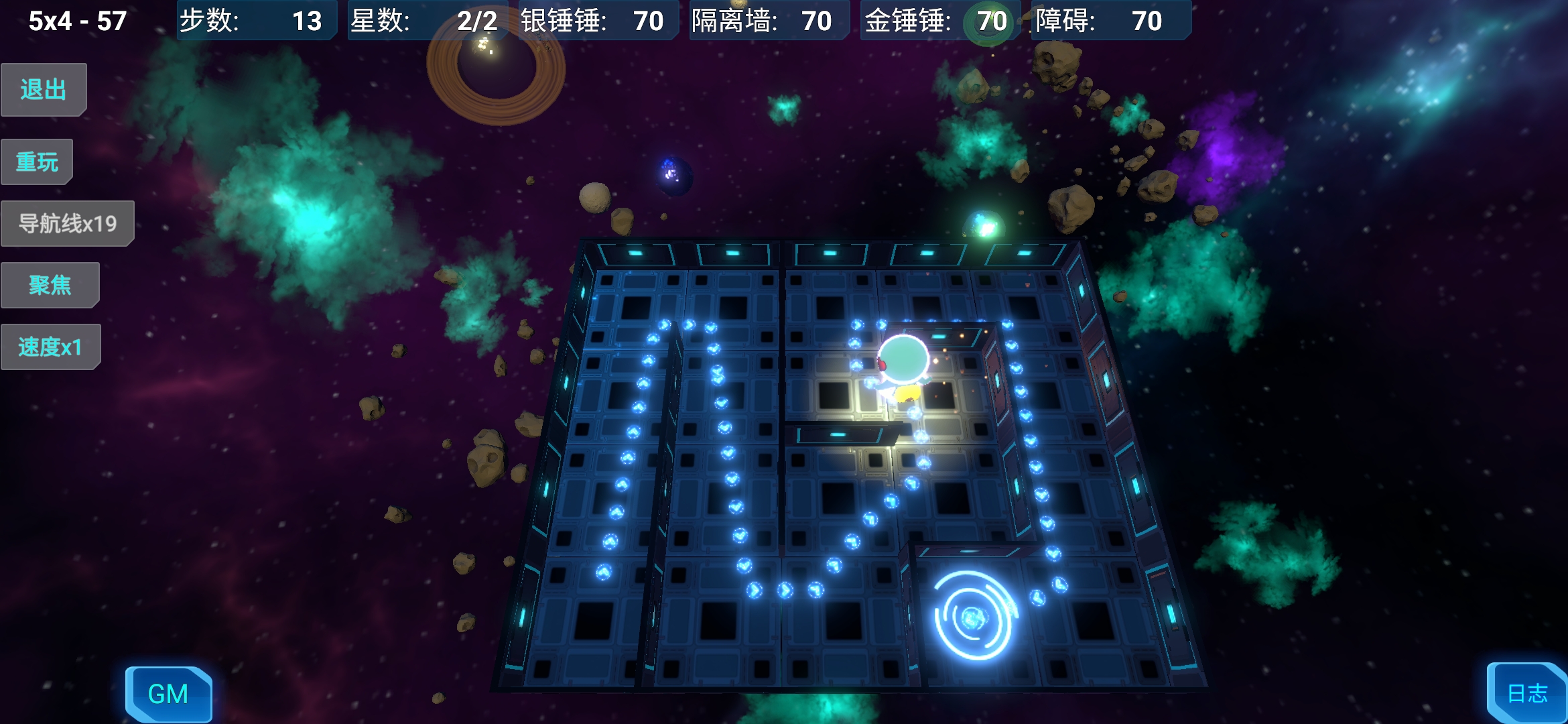Click the gold hammer icon in top bar
Viewport: 1568px width, 724px height.
[988, 21]
